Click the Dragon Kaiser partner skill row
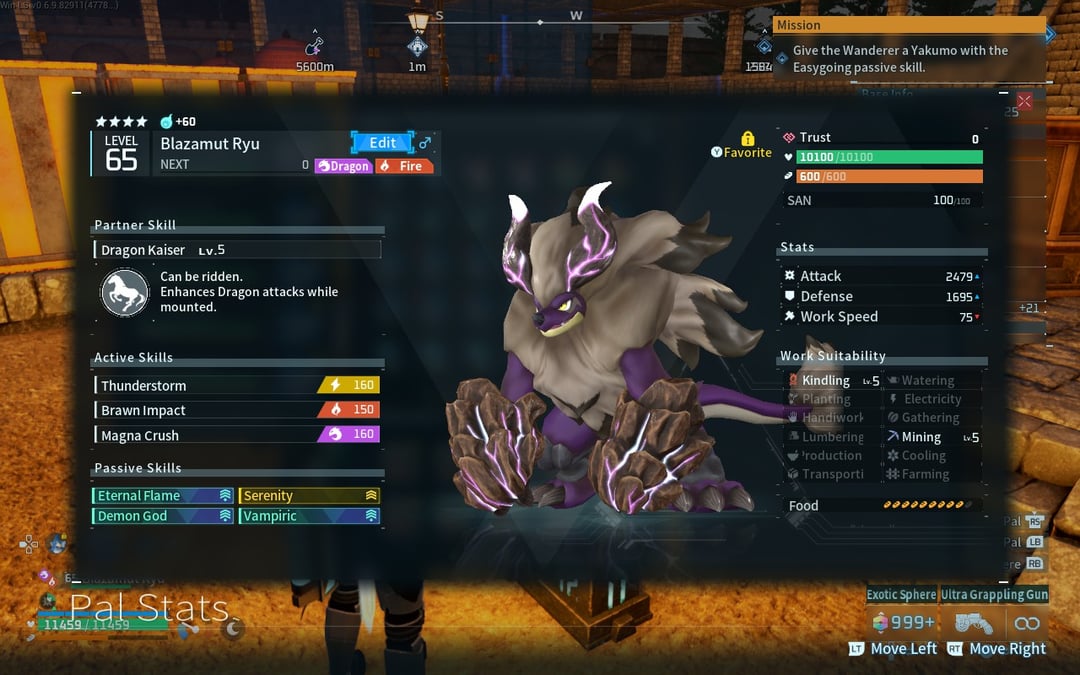 237,250
